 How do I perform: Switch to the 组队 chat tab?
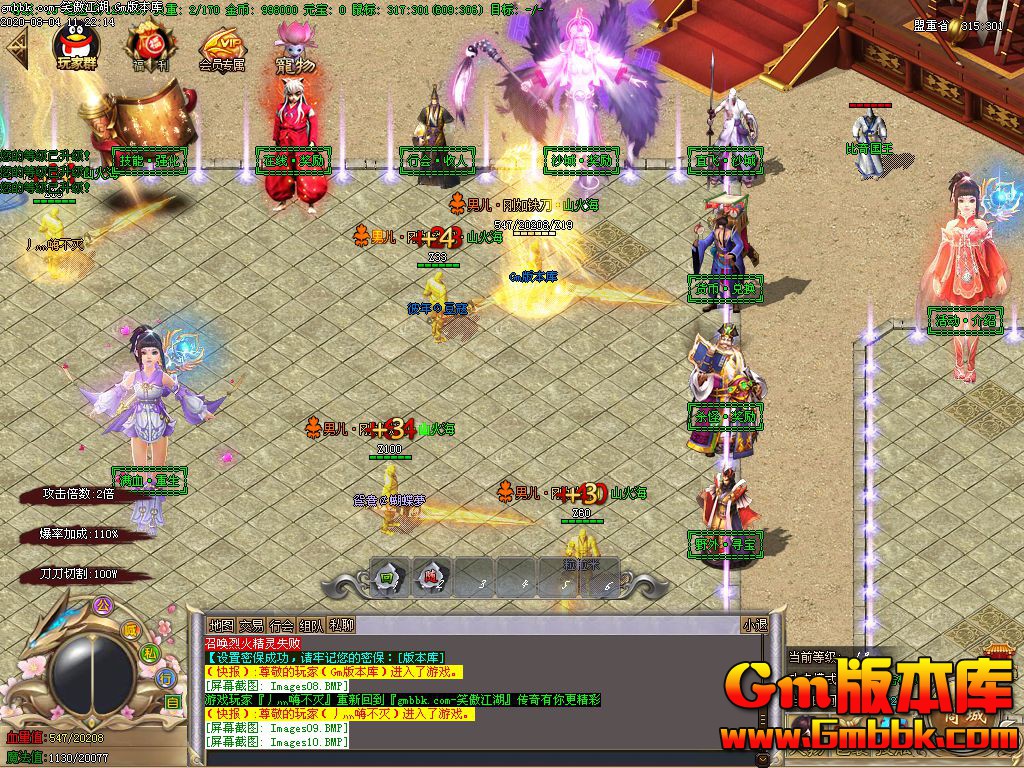coord(311,625)
